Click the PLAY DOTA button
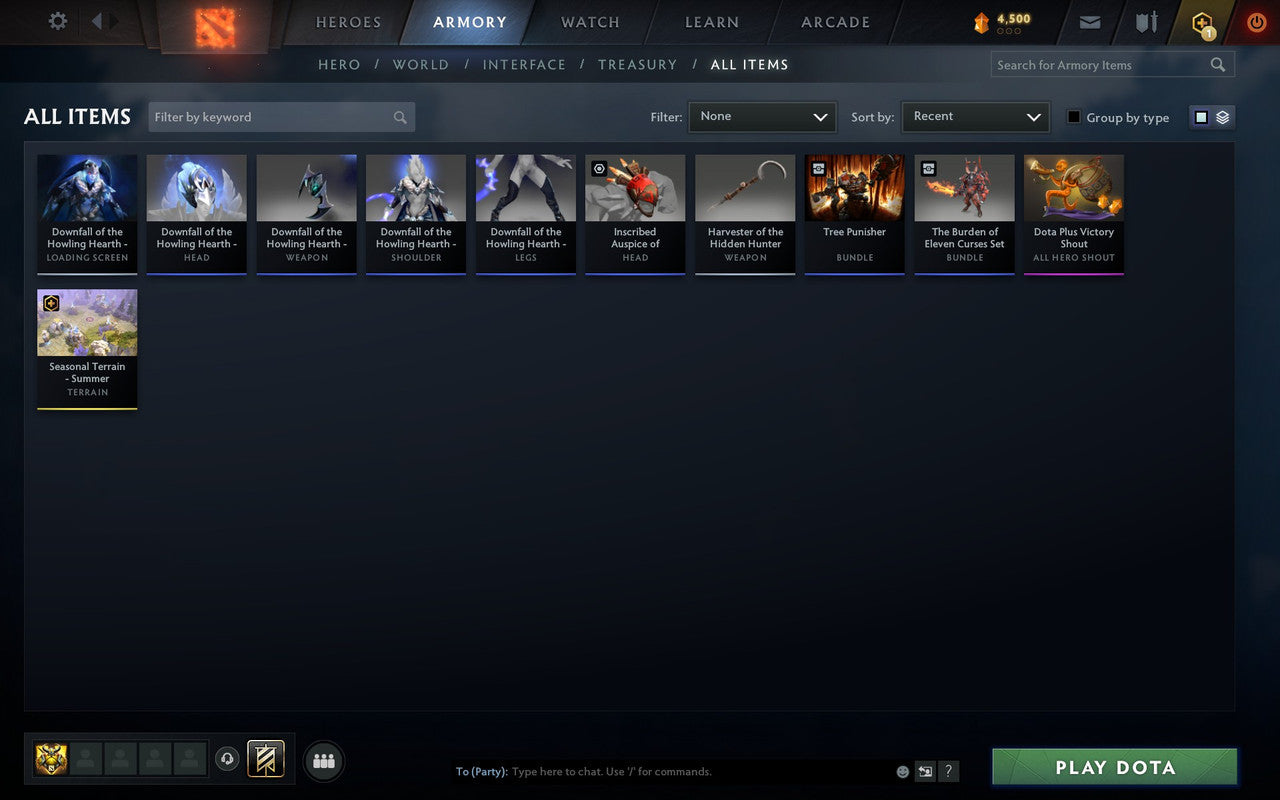The width and height of the screenshot is (1280, 800). point(1114,767)
